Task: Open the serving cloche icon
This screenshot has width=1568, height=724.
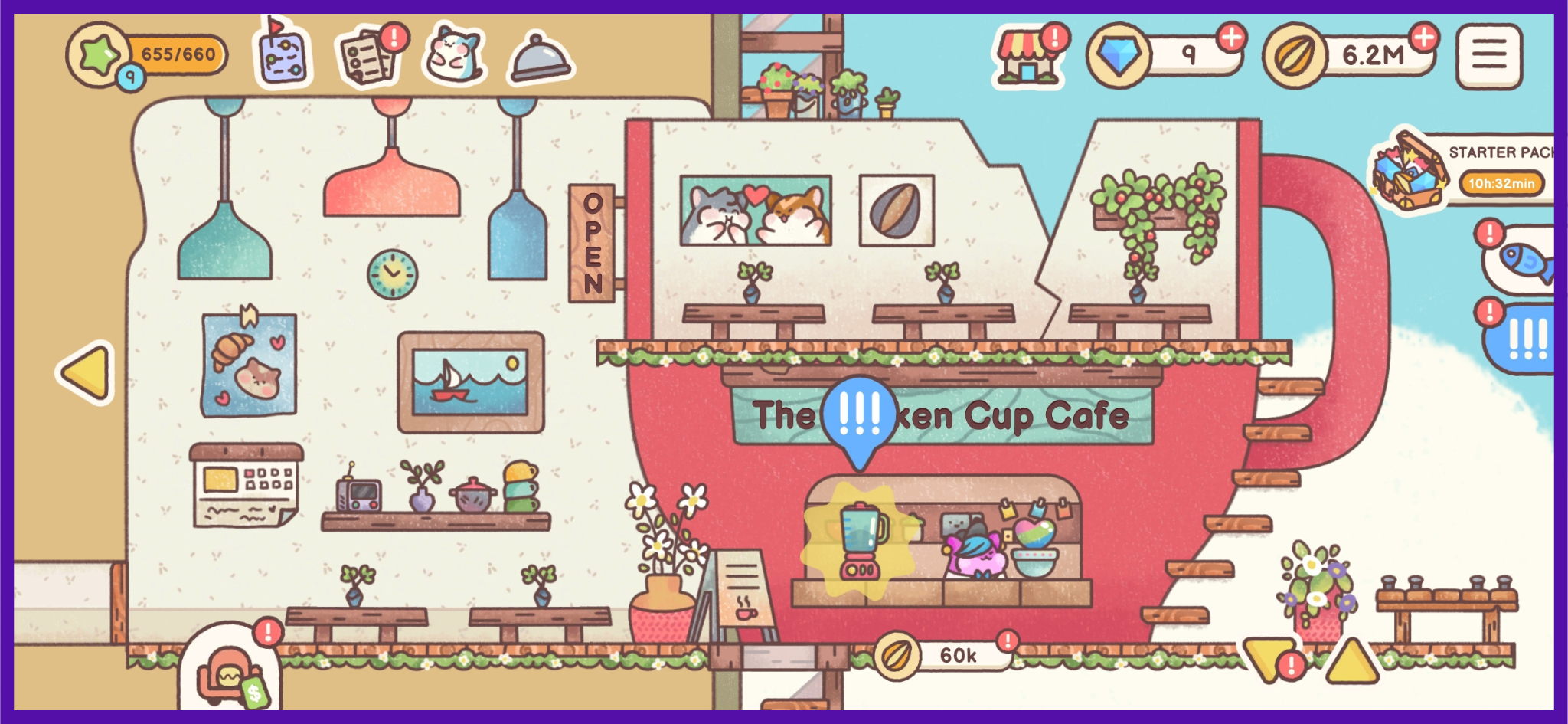Action: (539, 57)
